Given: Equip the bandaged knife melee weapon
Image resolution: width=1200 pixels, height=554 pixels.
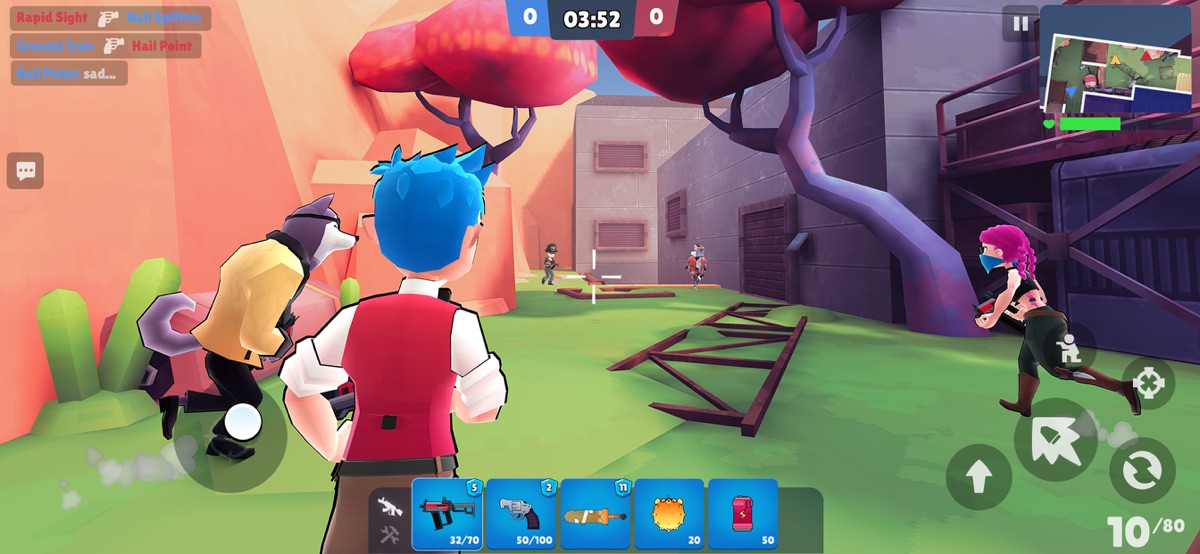Looking at the screenshot, I should 594,514.
